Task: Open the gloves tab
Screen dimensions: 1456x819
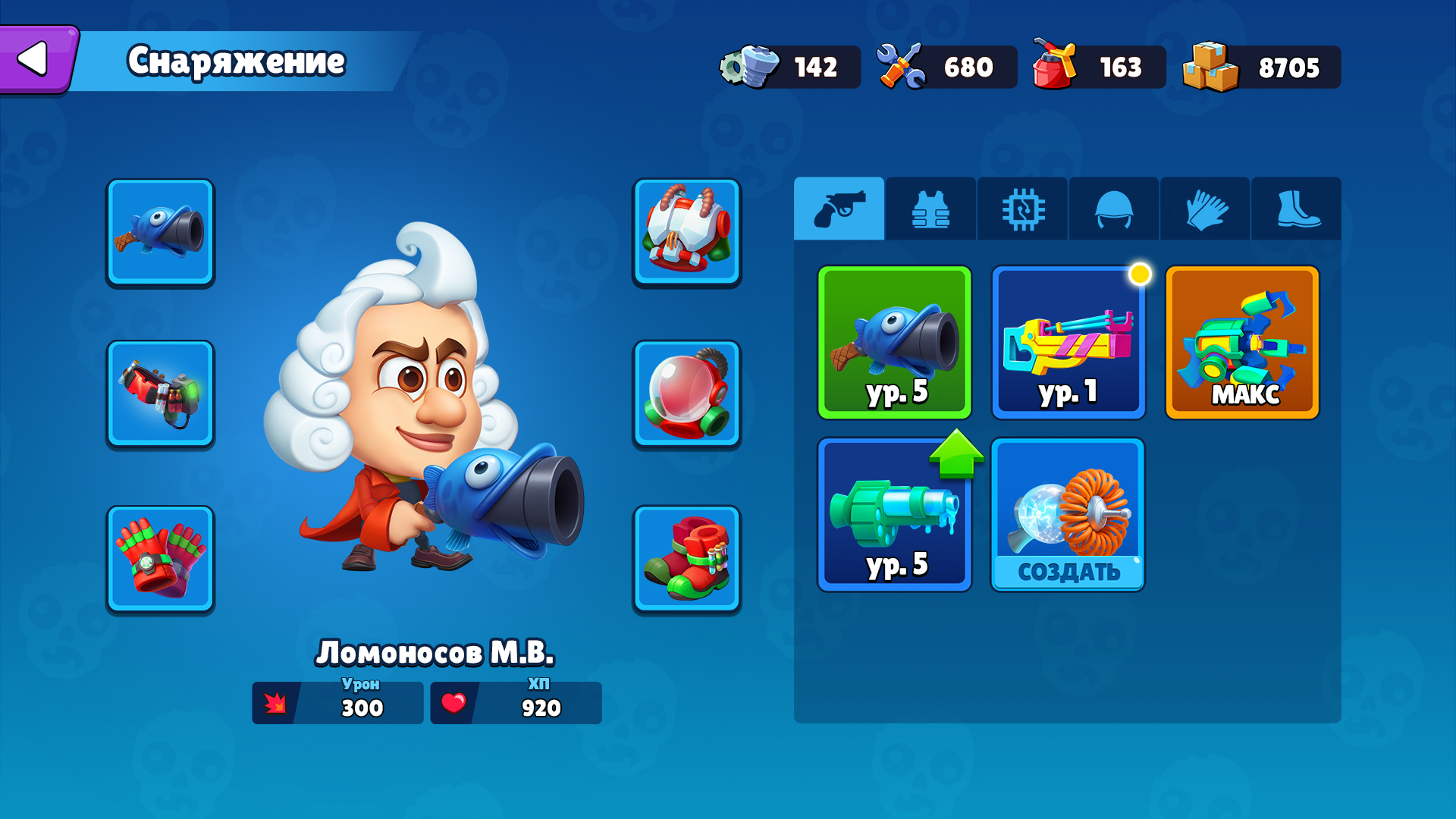Action: (1205, 209)
